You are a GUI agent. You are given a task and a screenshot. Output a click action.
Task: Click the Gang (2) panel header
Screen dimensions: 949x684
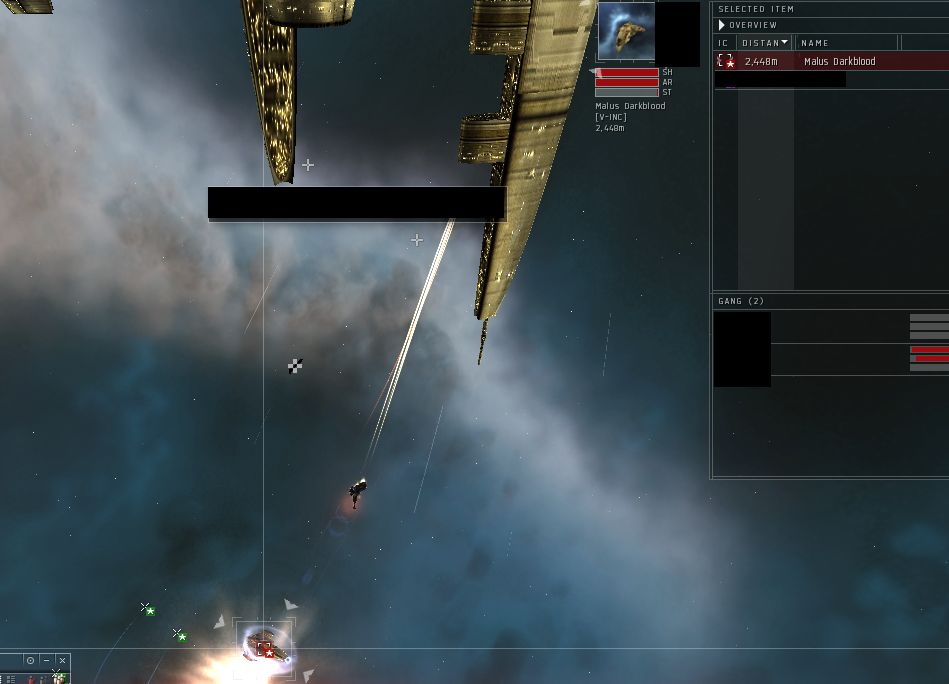coord(741,301)
